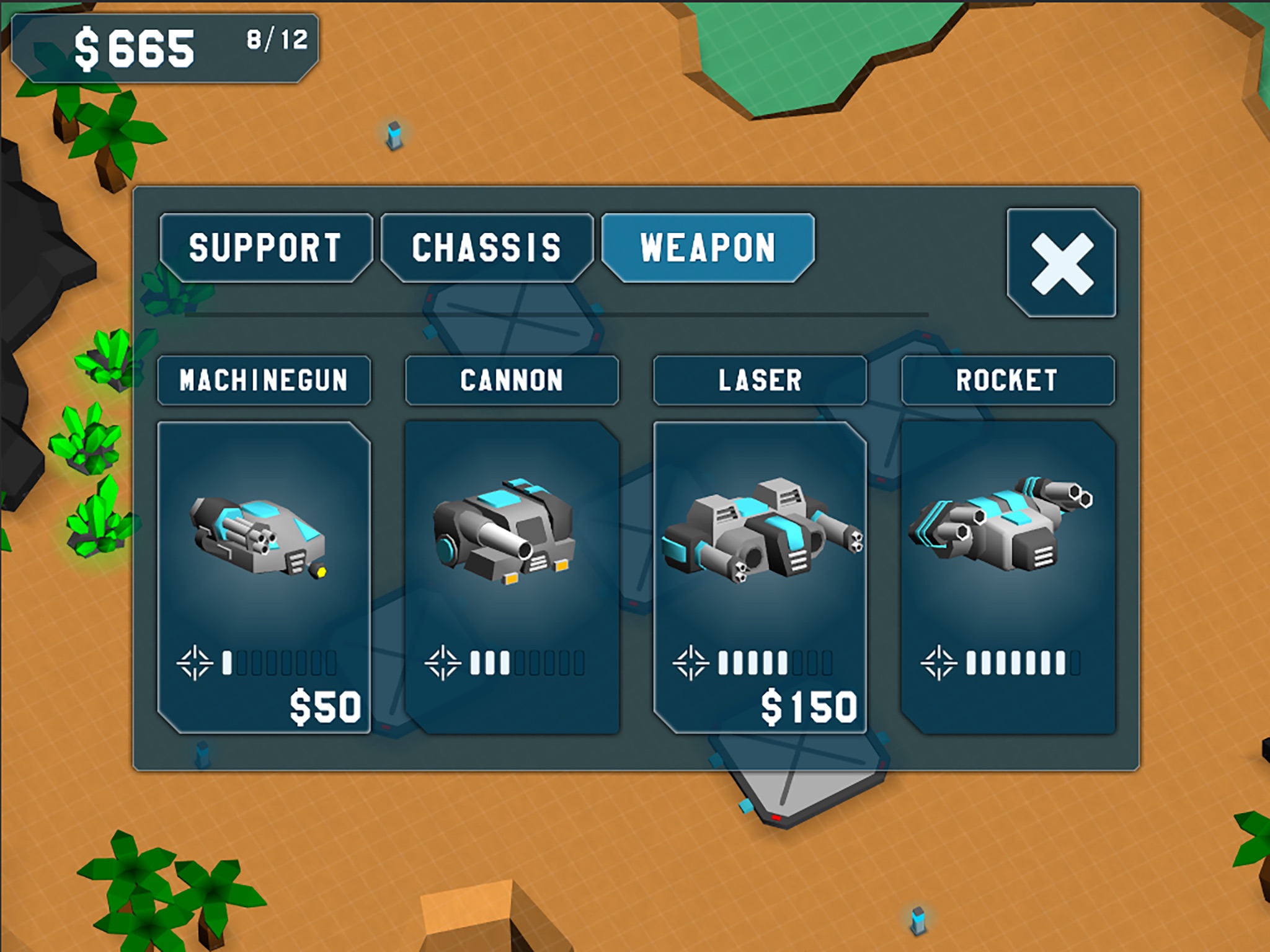Open the Chassis tab
Image resolution: width=1270 pixels, height=952 pixels.
487,248
